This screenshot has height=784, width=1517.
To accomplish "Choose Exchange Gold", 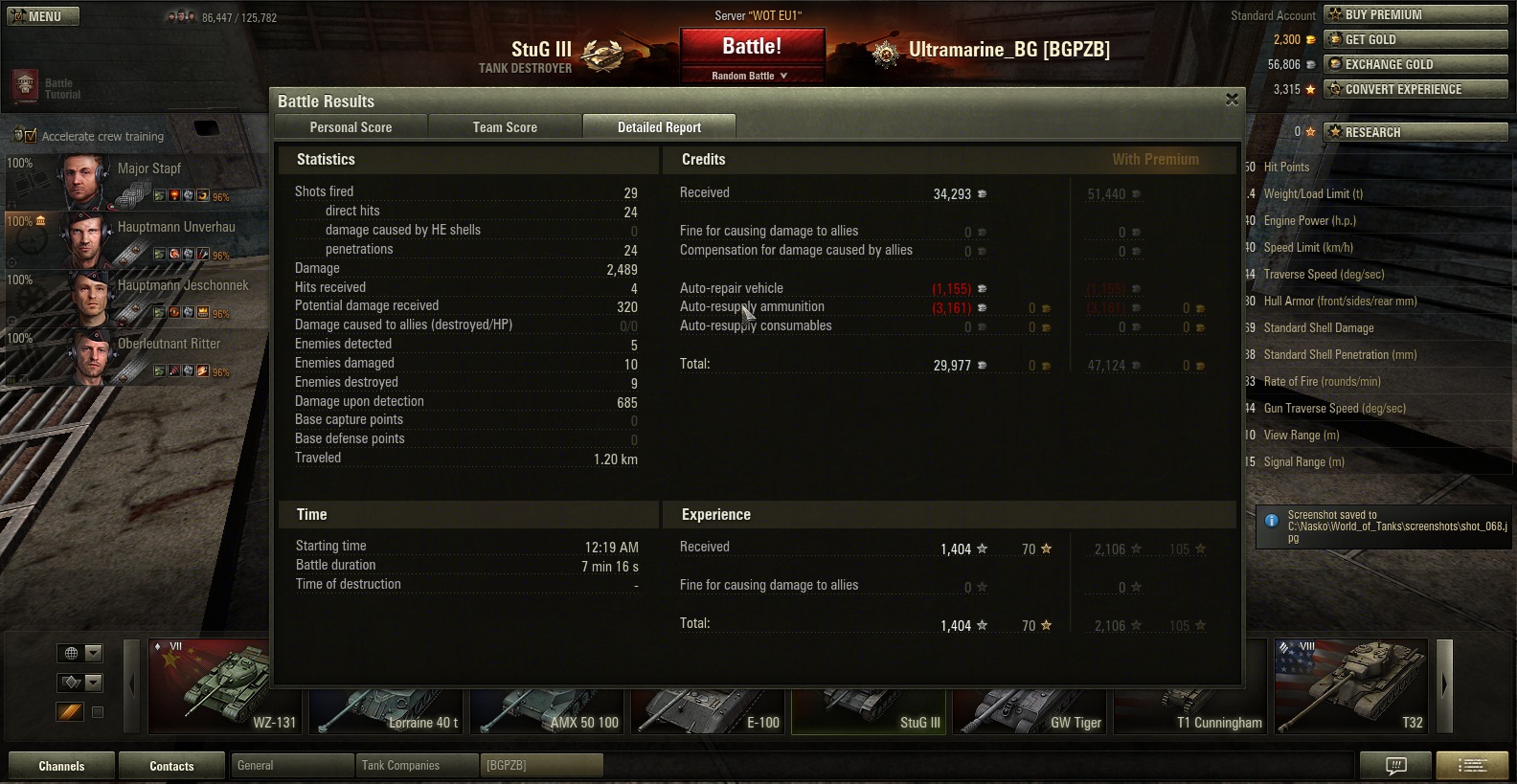I will point(1415,64).
